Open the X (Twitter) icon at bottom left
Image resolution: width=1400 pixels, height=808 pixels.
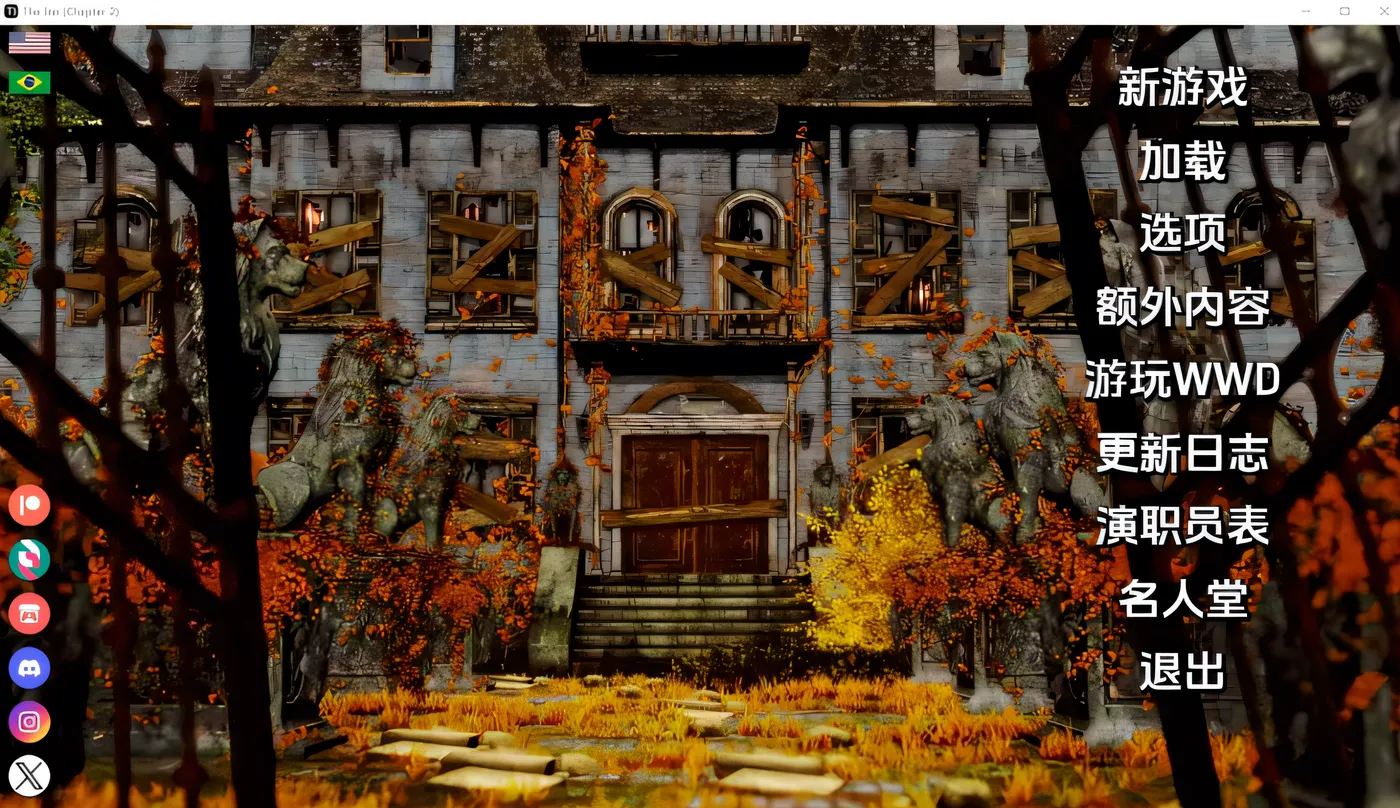tap(29, 776)
